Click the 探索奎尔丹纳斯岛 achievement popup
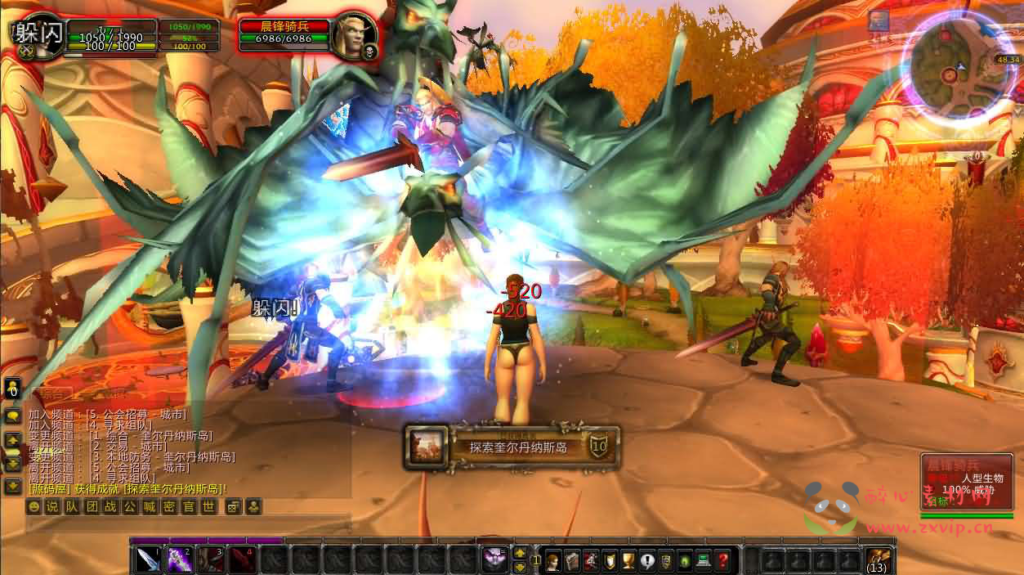 pos(511,447)
